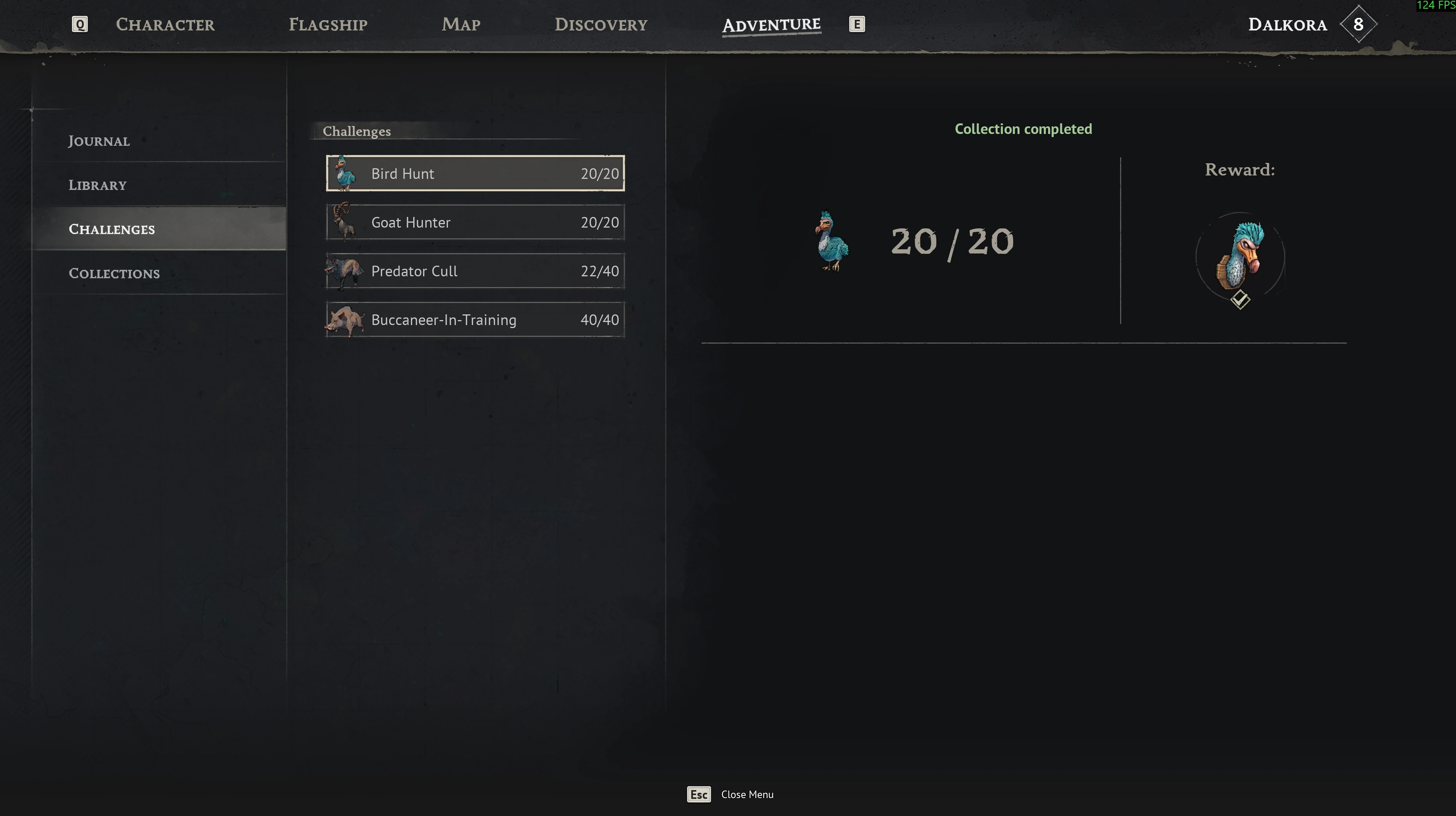Select the Bird Hunt challenge
The image size is (1456, 816).
point(475,173)
